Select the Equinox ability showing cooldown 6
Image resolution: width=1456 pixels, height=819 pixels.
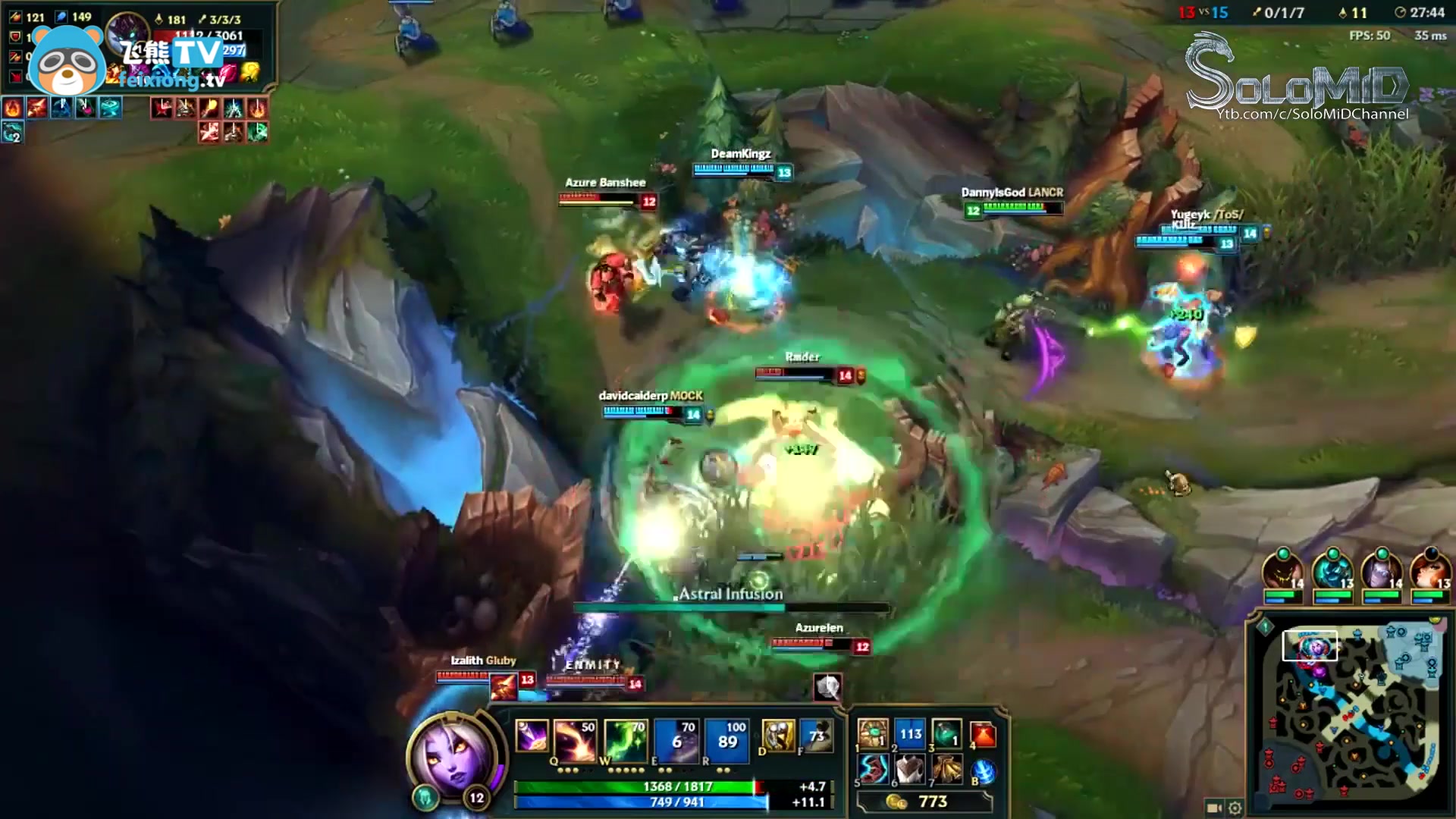pos(676,738)
